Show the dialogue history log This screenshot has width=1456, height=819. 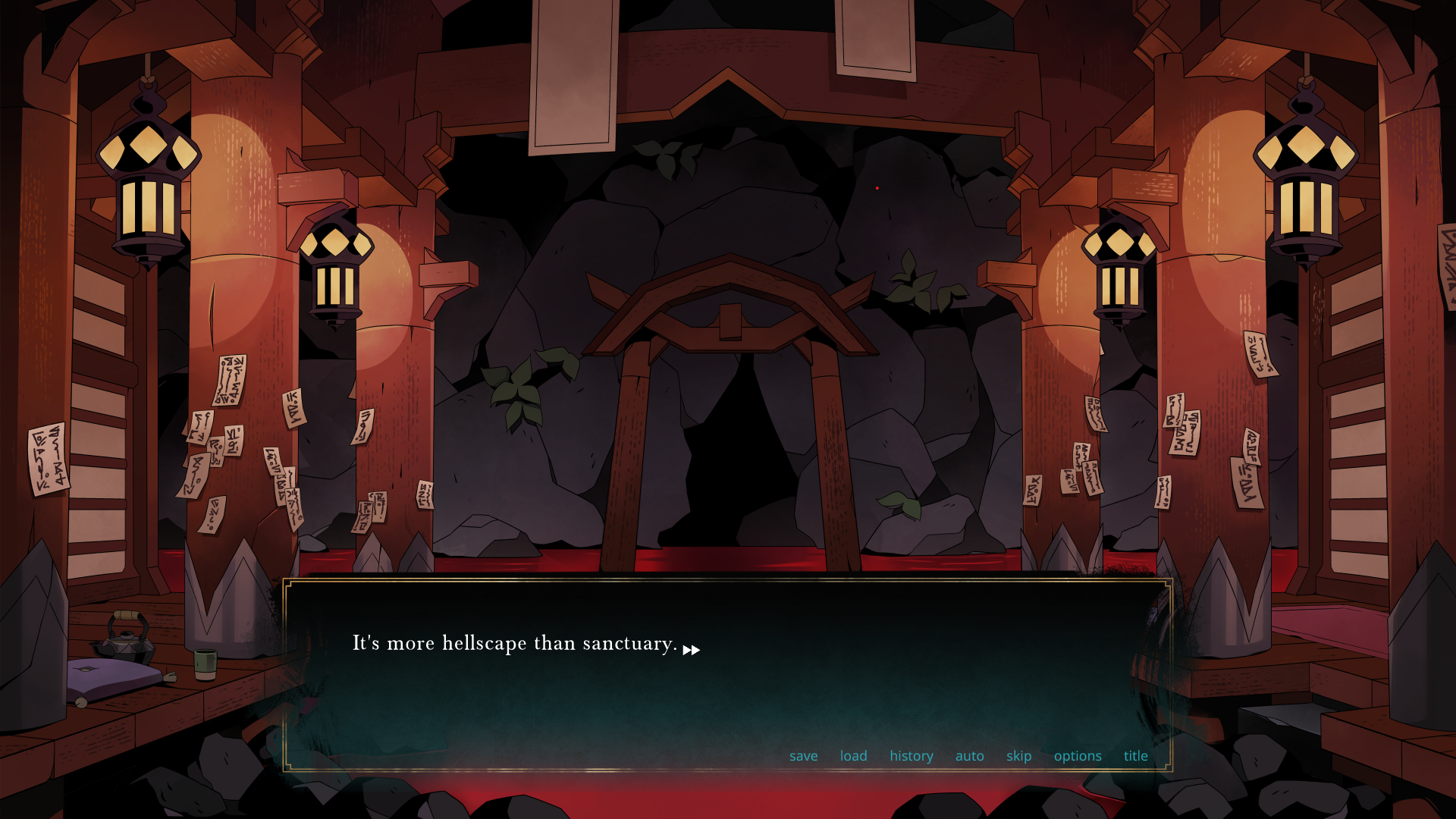coord(911,756)
